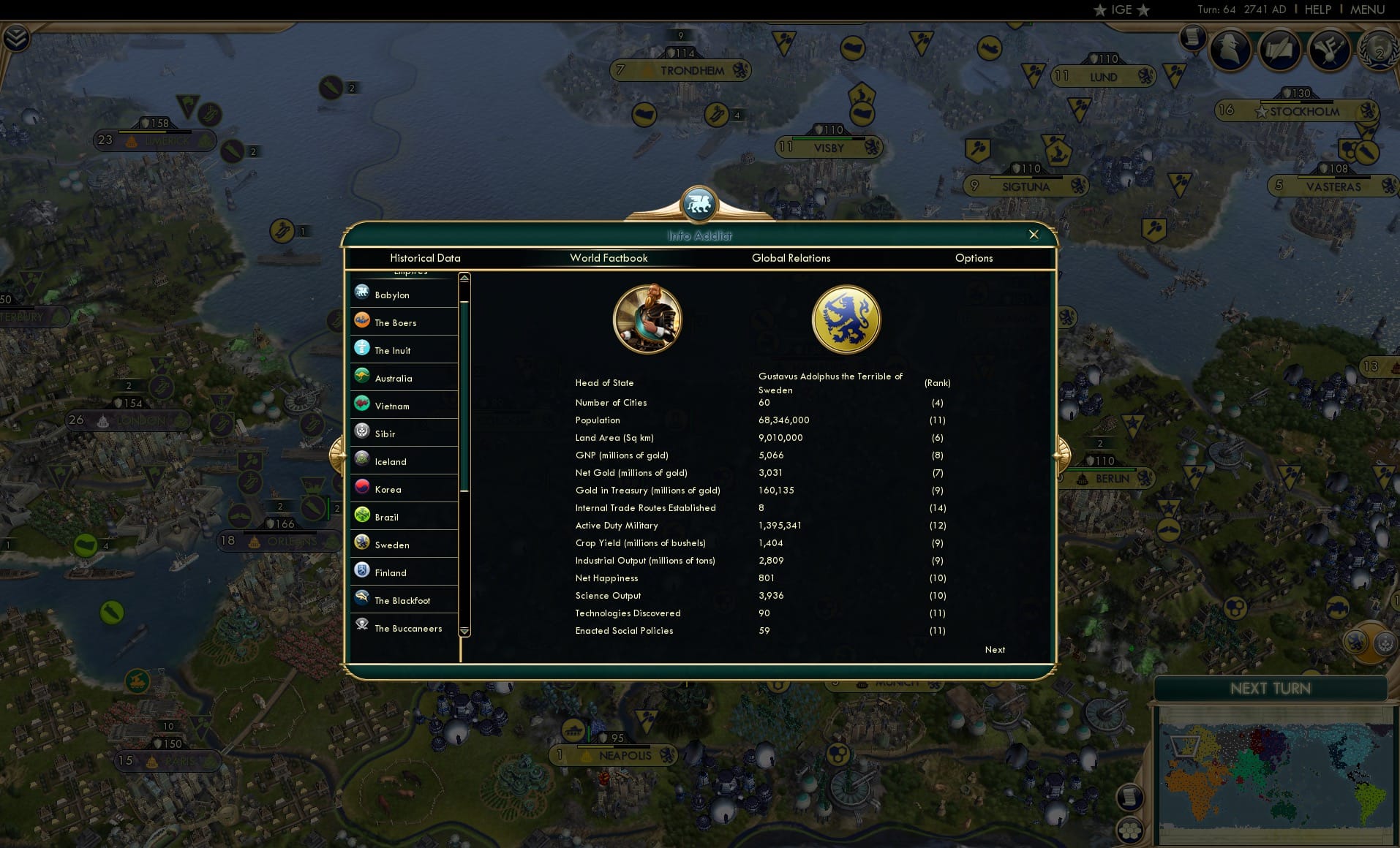Open the Espionage overview spy icon

[x=1230, y=50]
